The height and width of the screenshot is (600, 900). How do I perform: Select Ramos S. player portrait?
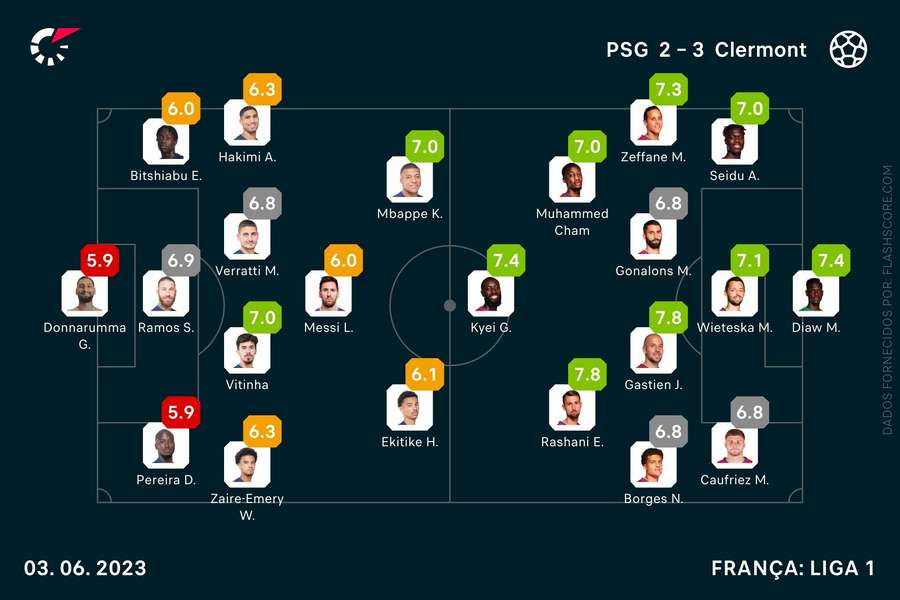click(x=166, y=293)
